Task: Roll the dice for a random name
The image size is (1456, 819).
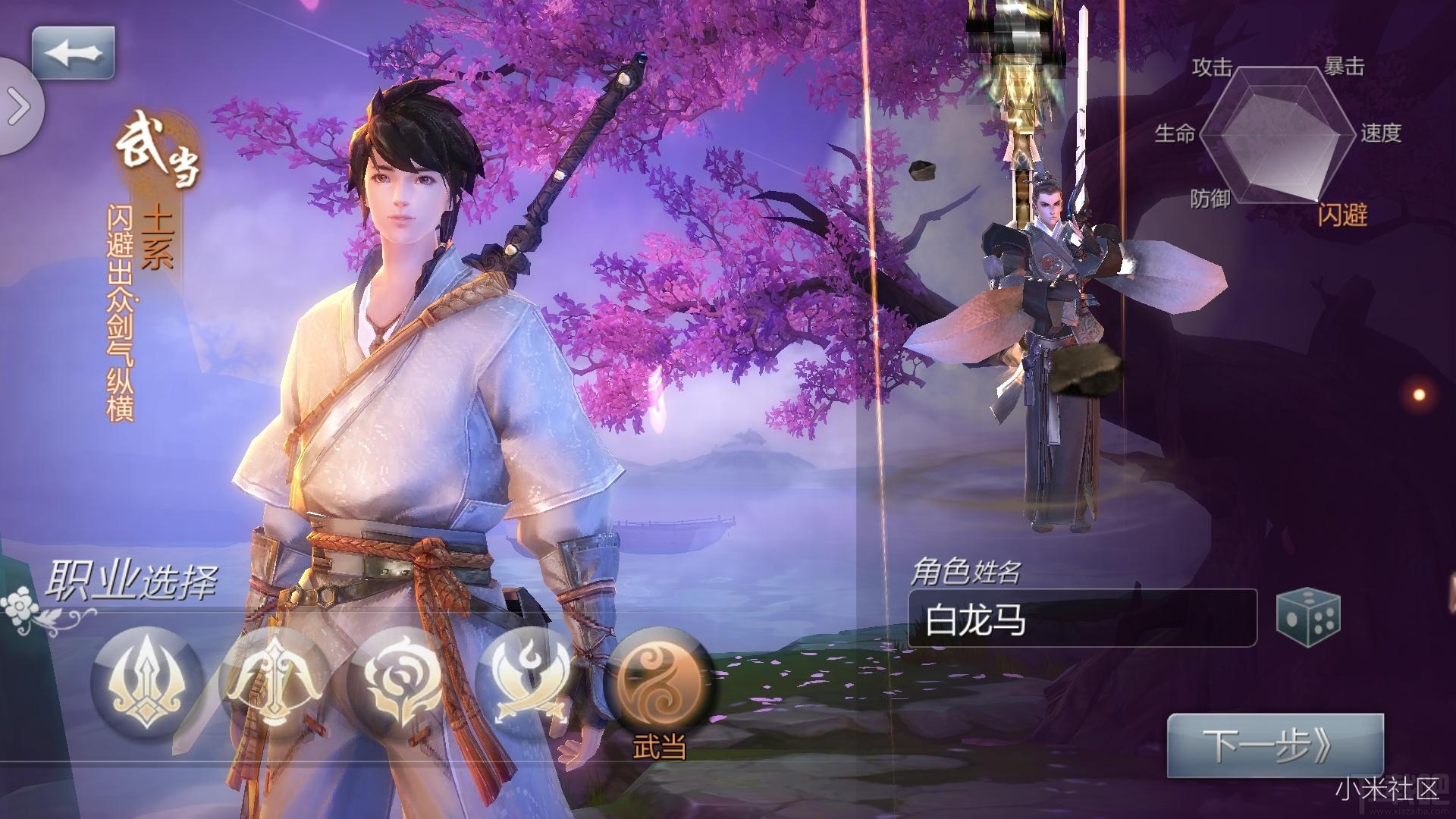Action: click(x=1308, y=618)
